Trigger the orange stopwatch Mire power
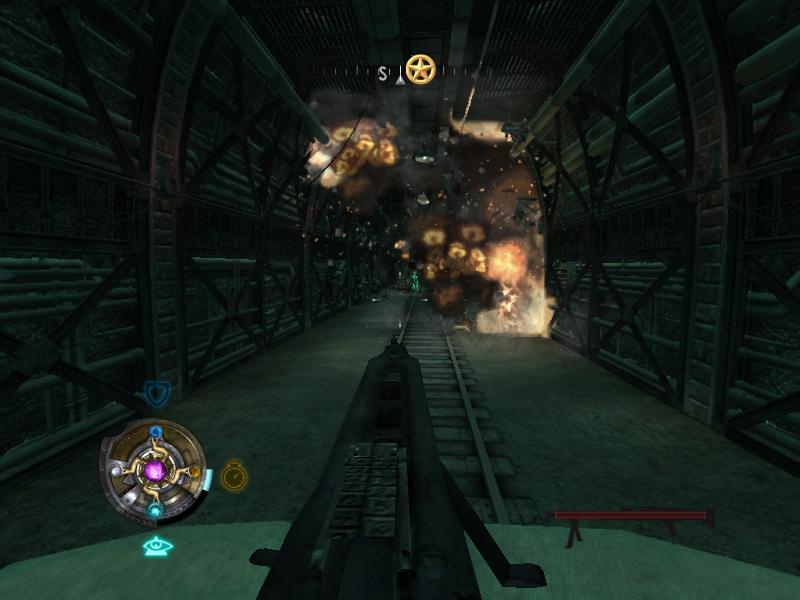Viewport: 800px width, 600px height. coord(234,474)
